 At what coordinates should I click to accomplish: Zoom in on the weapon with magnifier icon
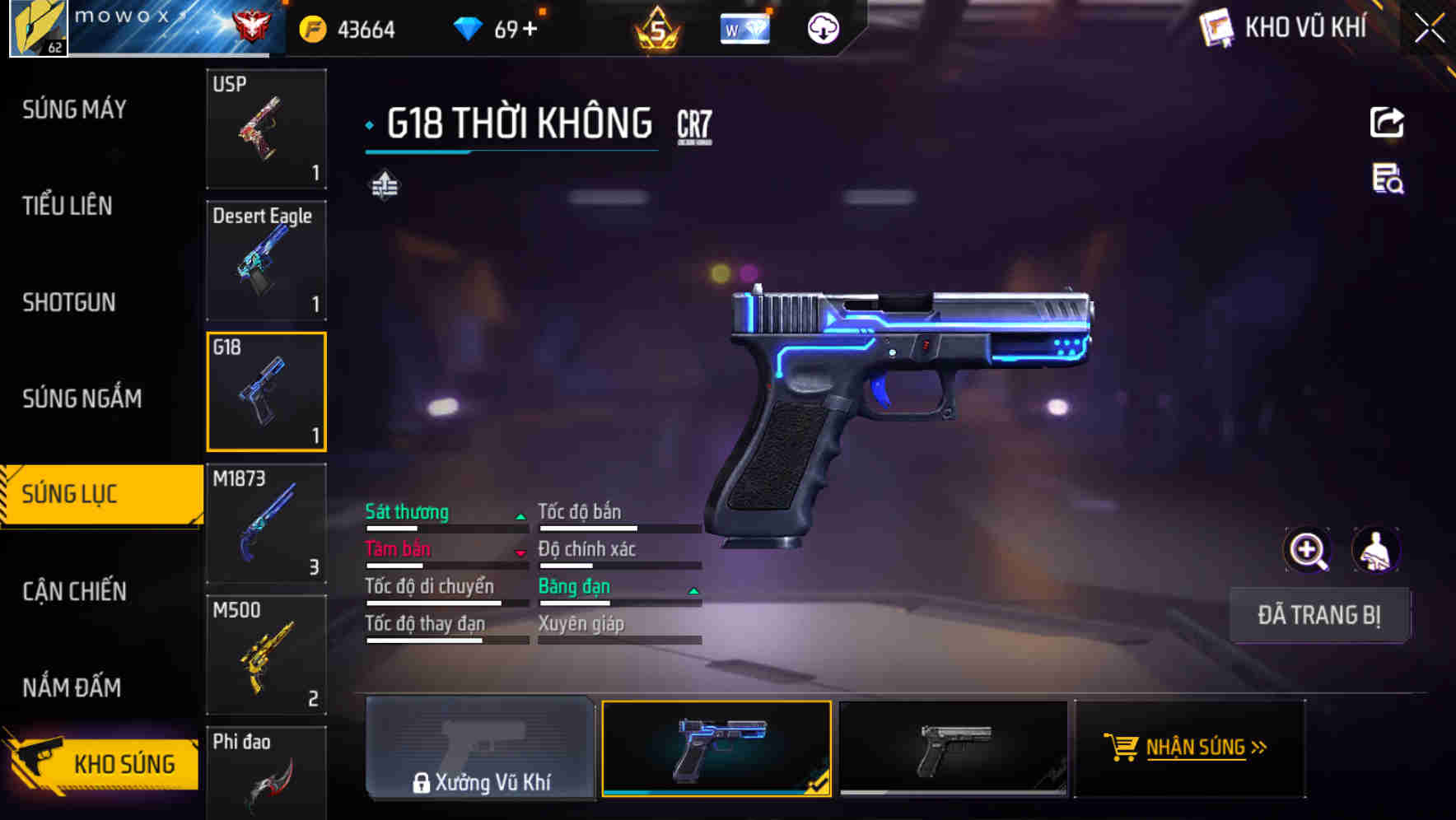[x=1308, y=550]
